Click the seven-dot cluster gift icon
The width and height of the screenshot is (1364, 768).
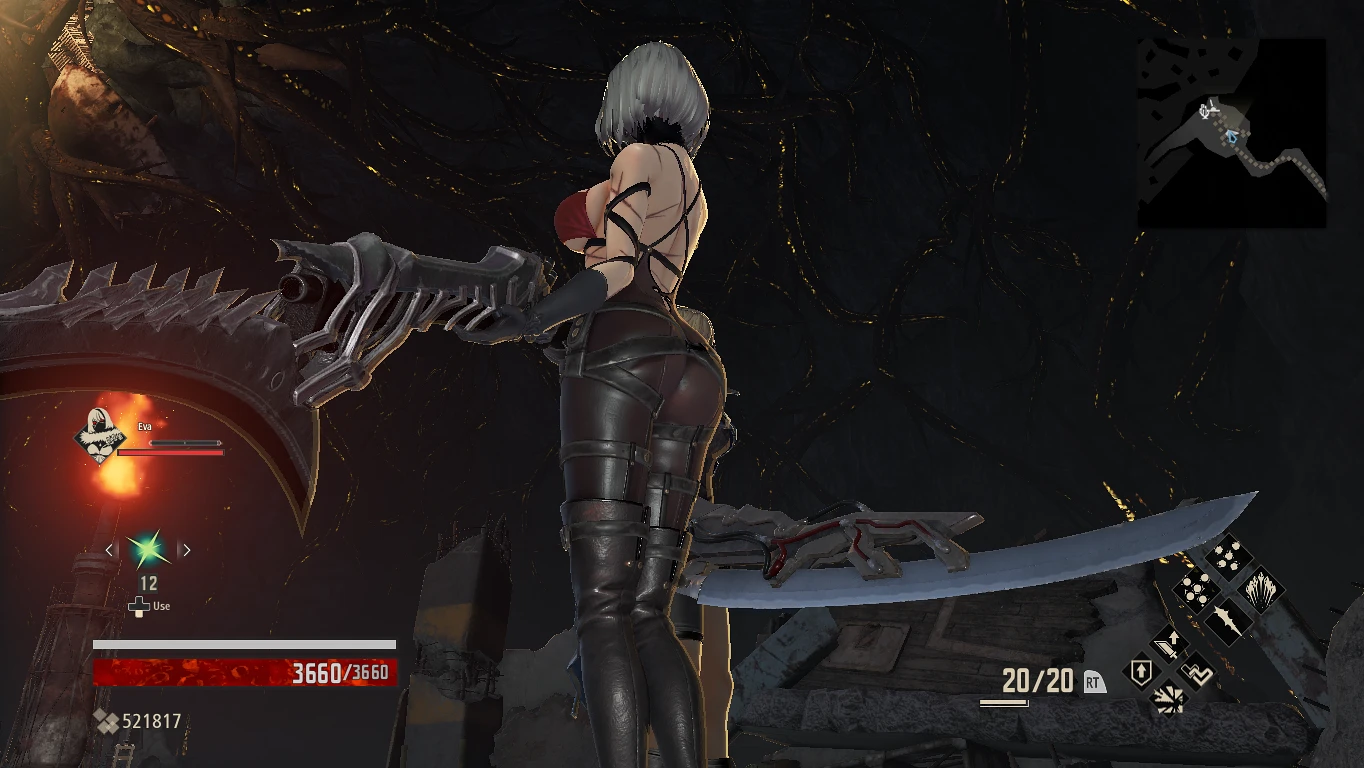click(x=1227, y=555)
